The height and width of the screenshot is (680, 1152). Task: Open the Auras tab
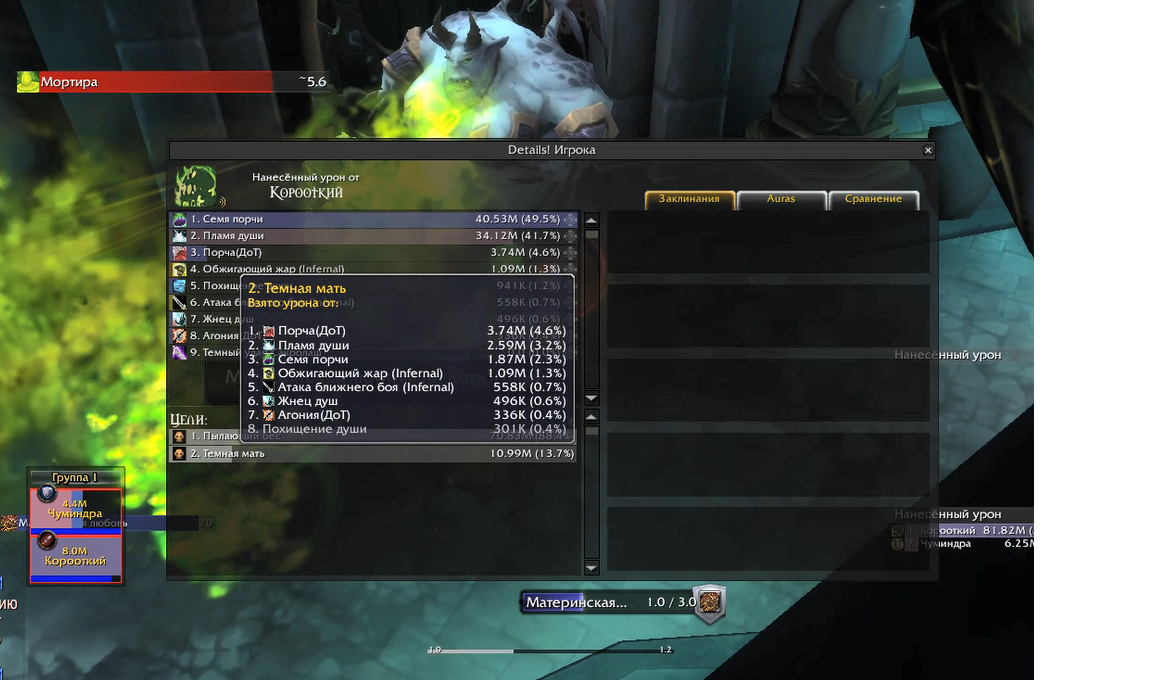pyautogui.click(x=781, y=199)
